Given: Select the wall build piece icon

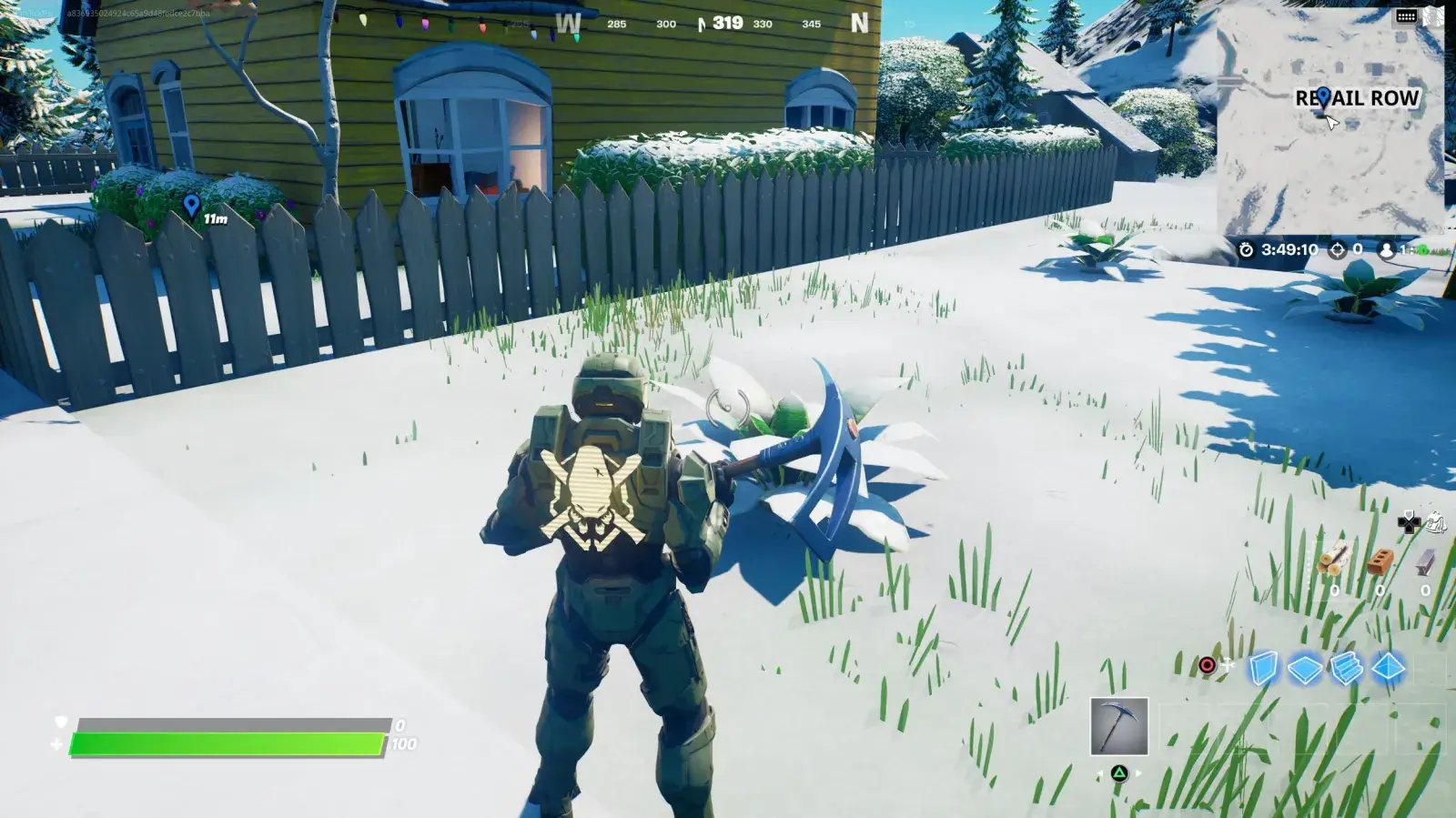Looking at the screenshot, I should pos(1265,667).
